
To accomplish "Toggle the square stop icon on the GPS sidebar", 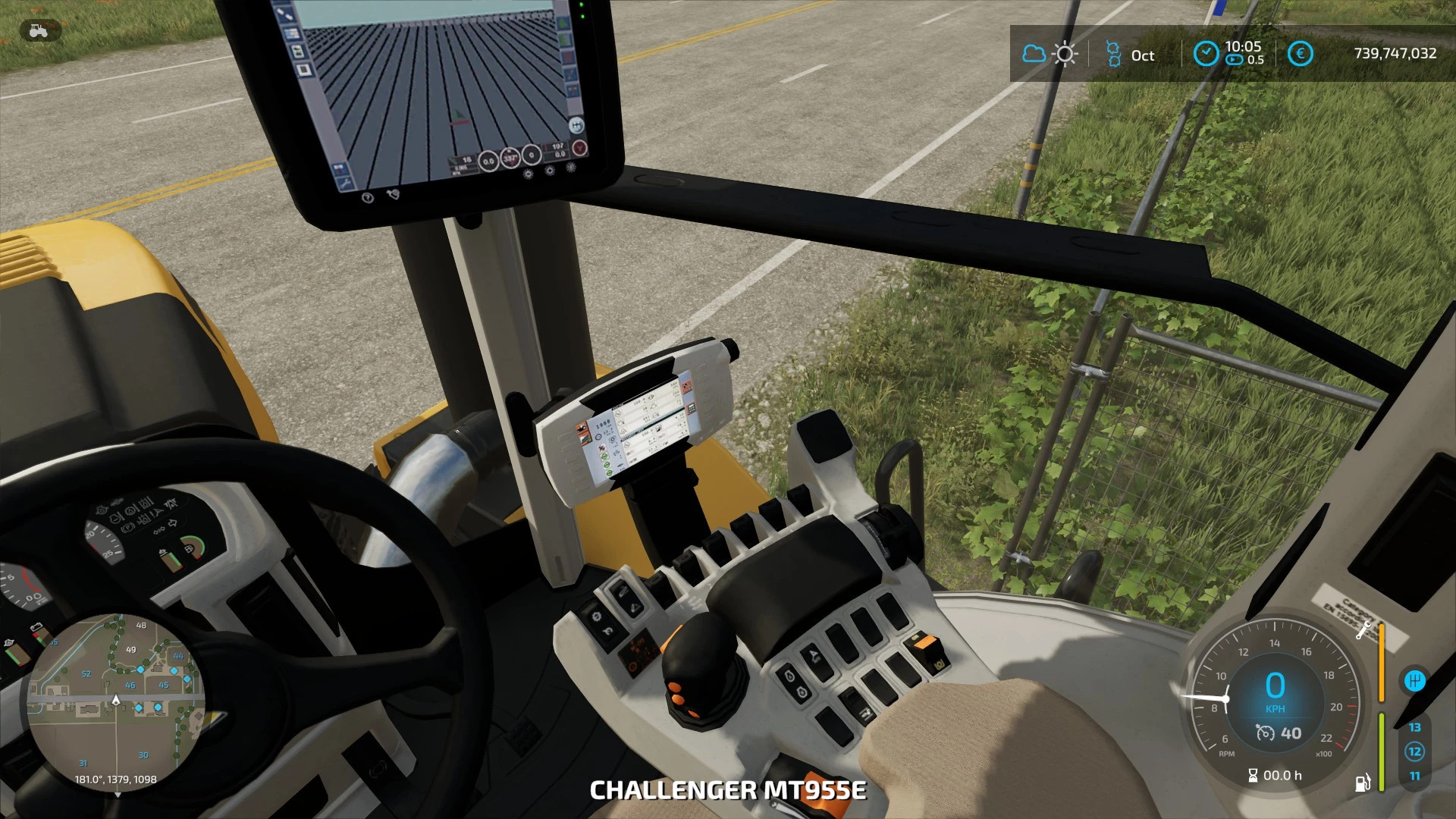I will (x=303, y=71).
